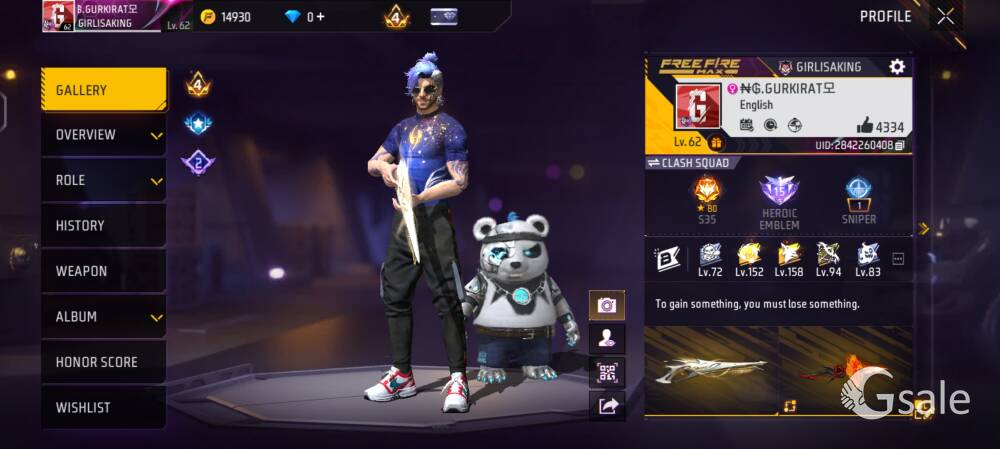
Task: Toggle the character view button
Action: pos(607,338)
